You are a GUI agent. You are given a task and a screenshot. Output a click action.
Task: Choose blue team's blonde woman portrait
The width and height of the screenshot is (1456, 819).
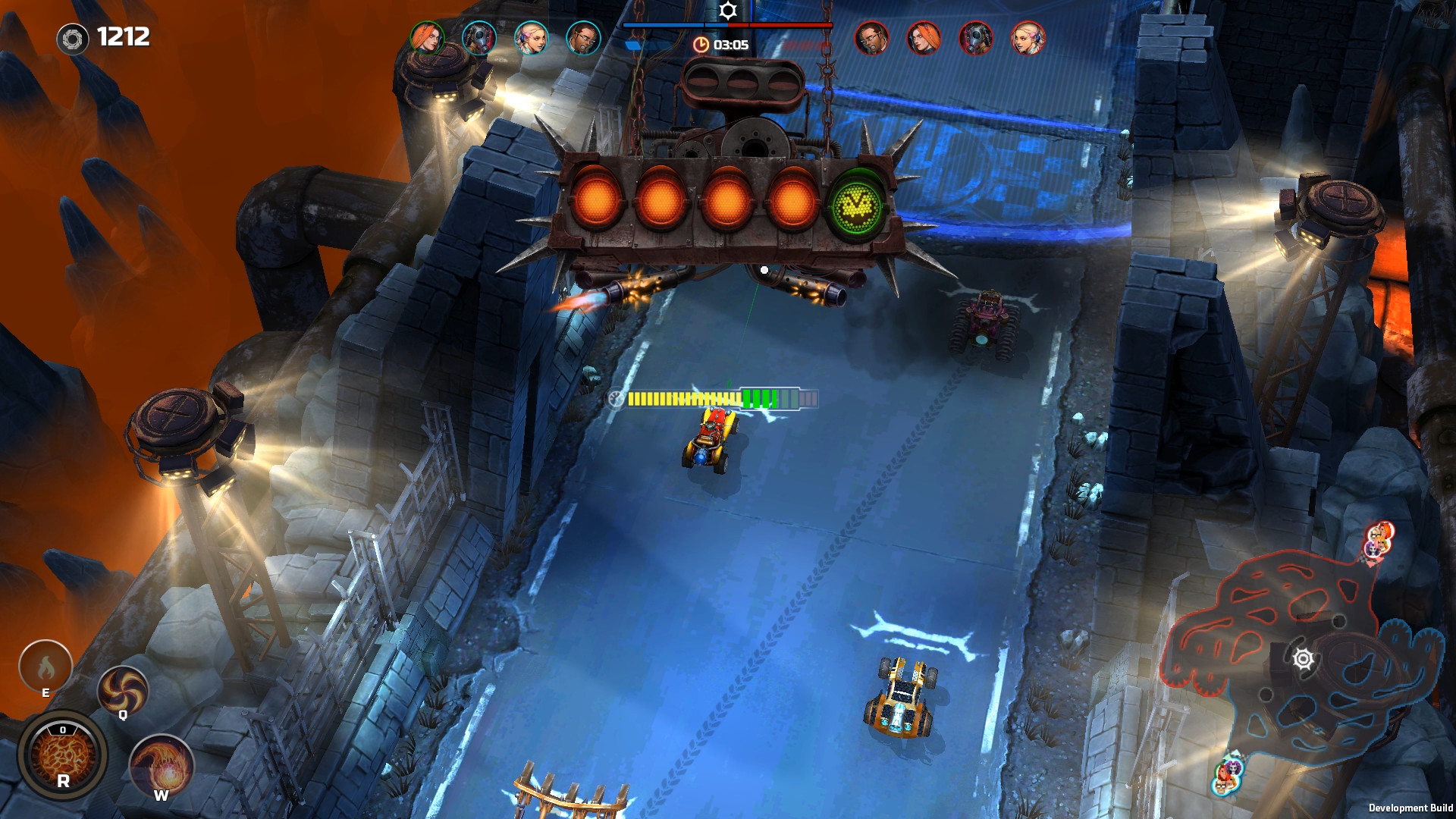click(x=531, y=37)
